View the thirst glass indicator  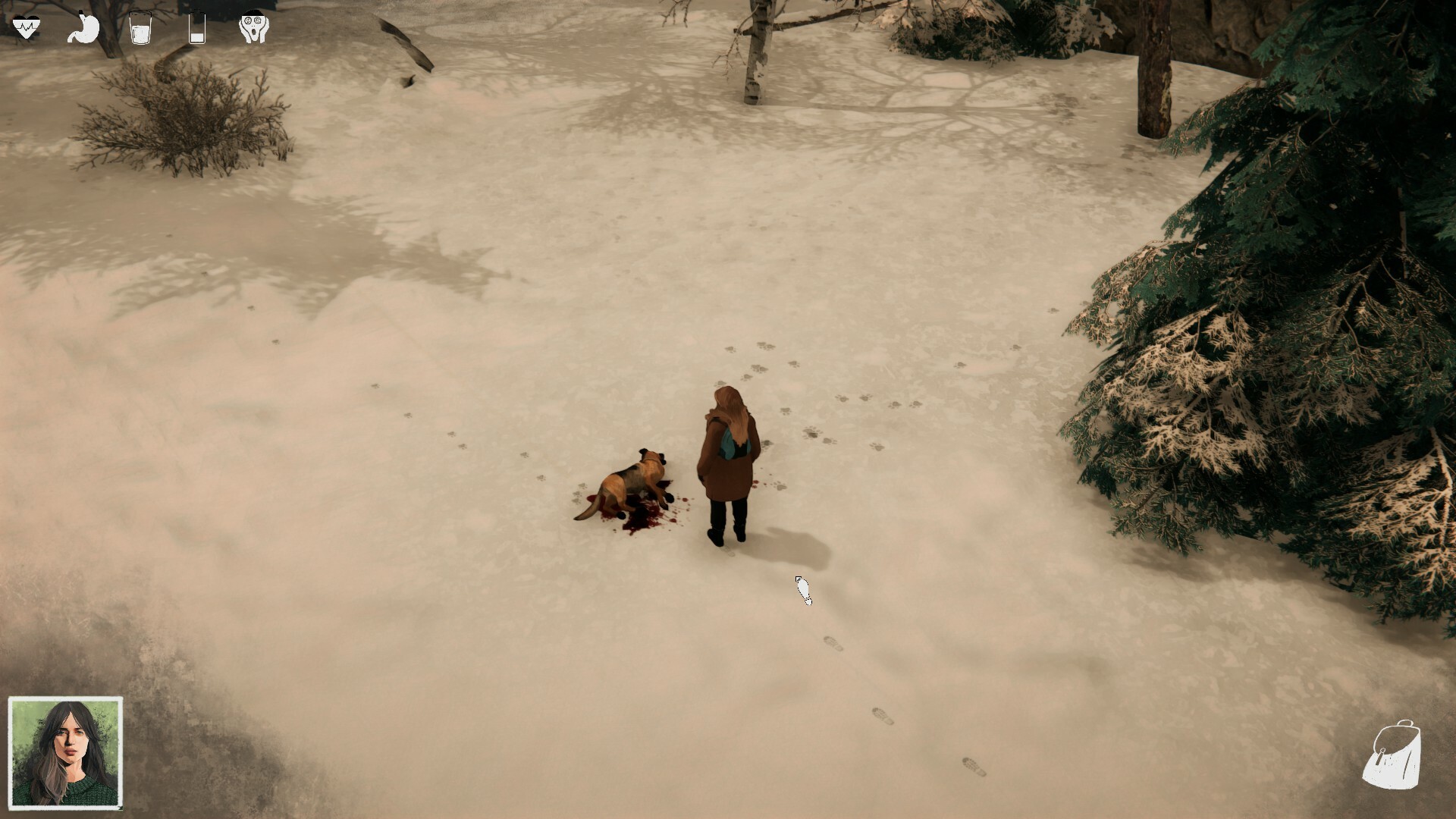[x=140, y=27]
